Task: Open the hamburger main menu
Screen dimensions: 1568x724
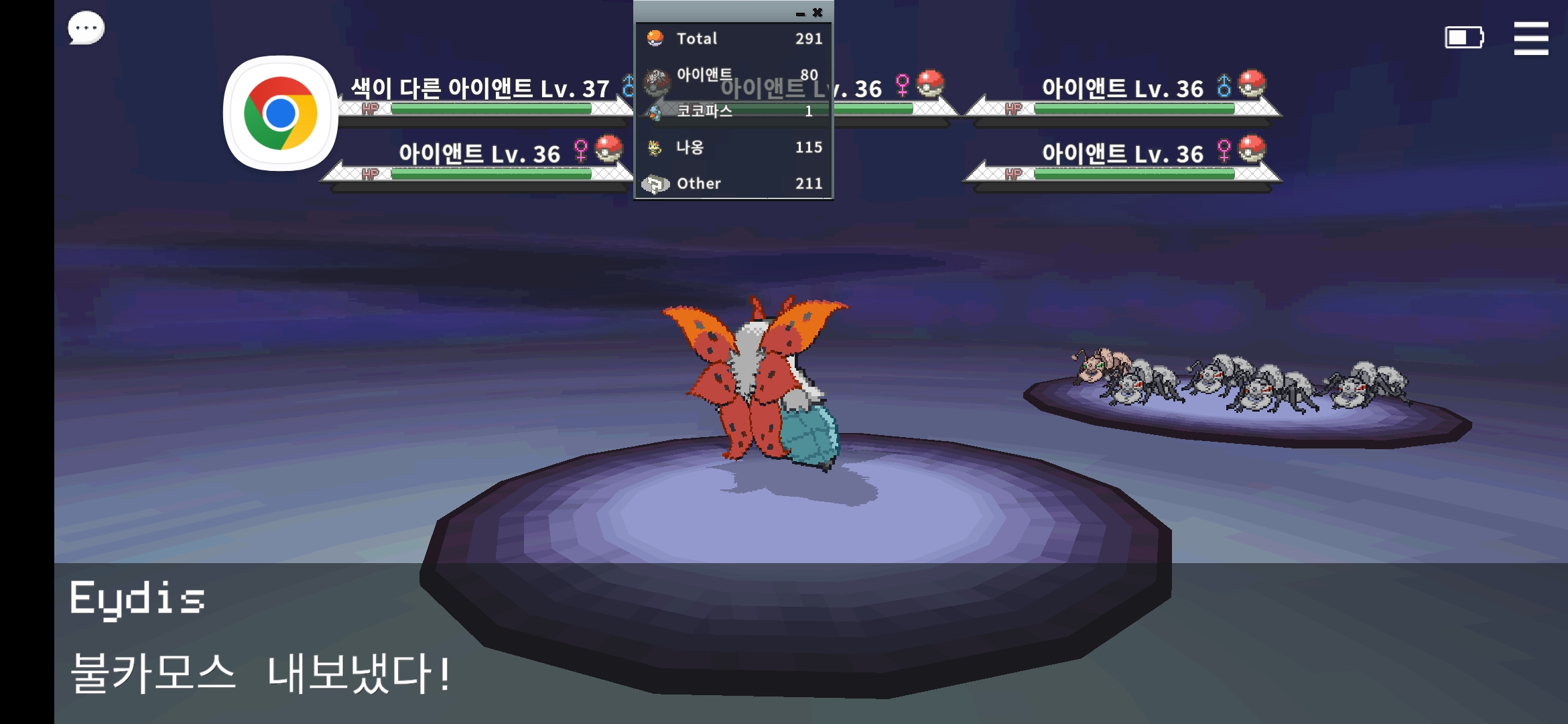Action: coord(1530,38)
